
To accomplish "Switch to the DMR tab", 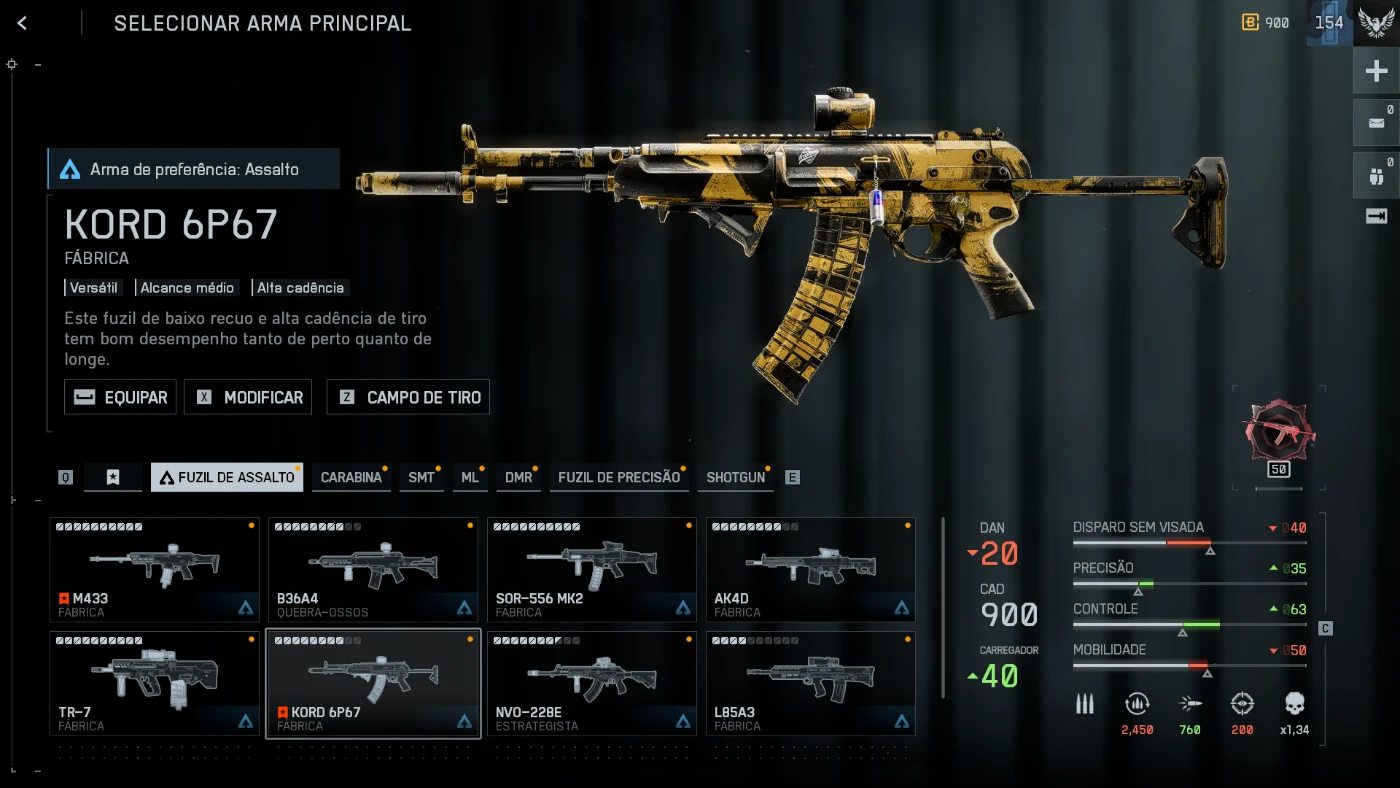I will [x=518, y=477].
